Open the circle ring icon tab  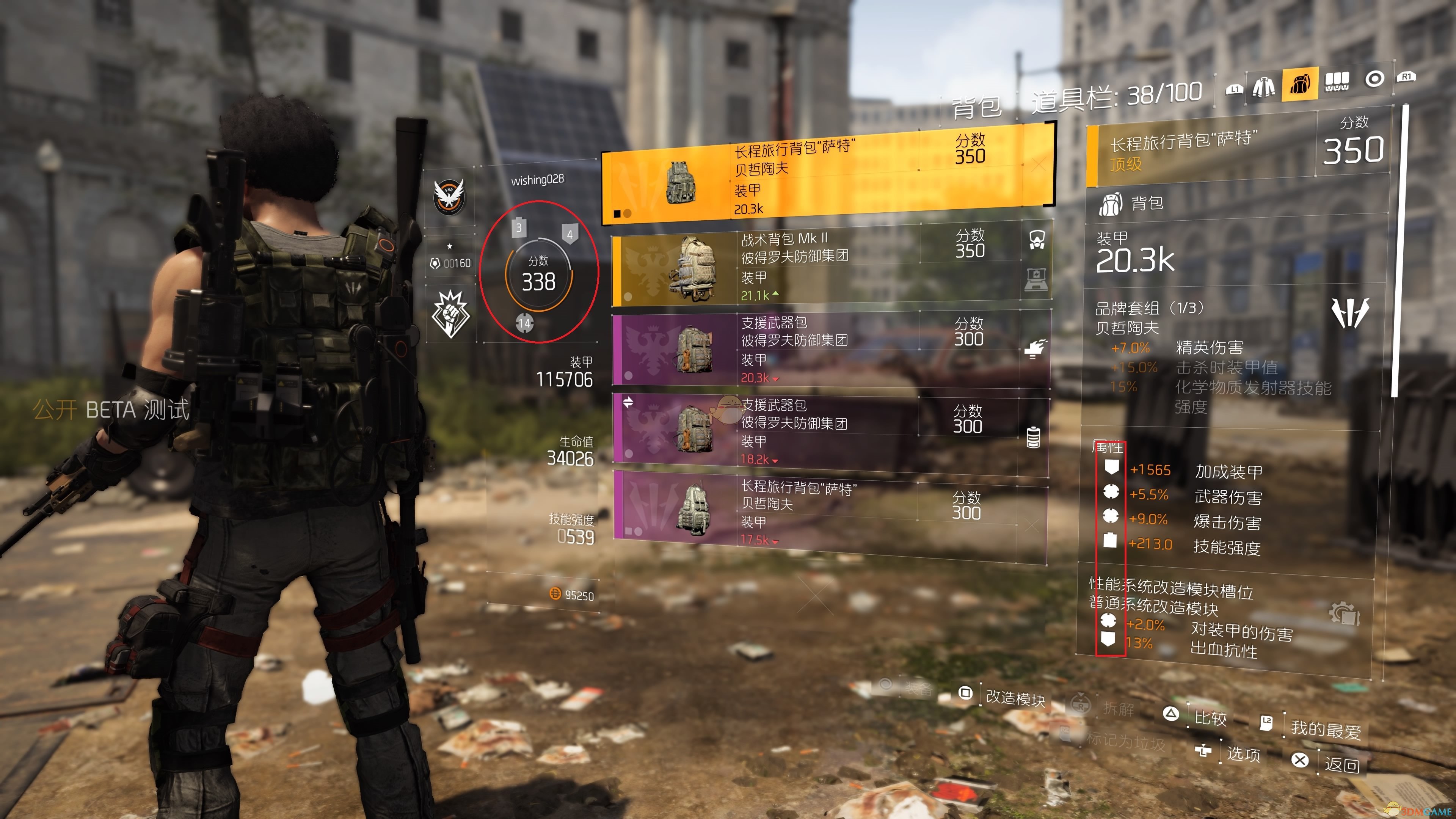point(1374,78)
